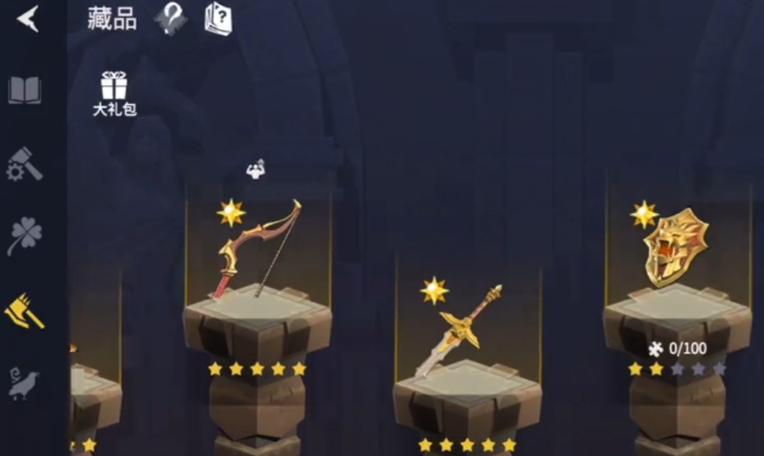Screen dimensions: 764x456
Task: Open the question mark help icon
Action: point(170,18)
